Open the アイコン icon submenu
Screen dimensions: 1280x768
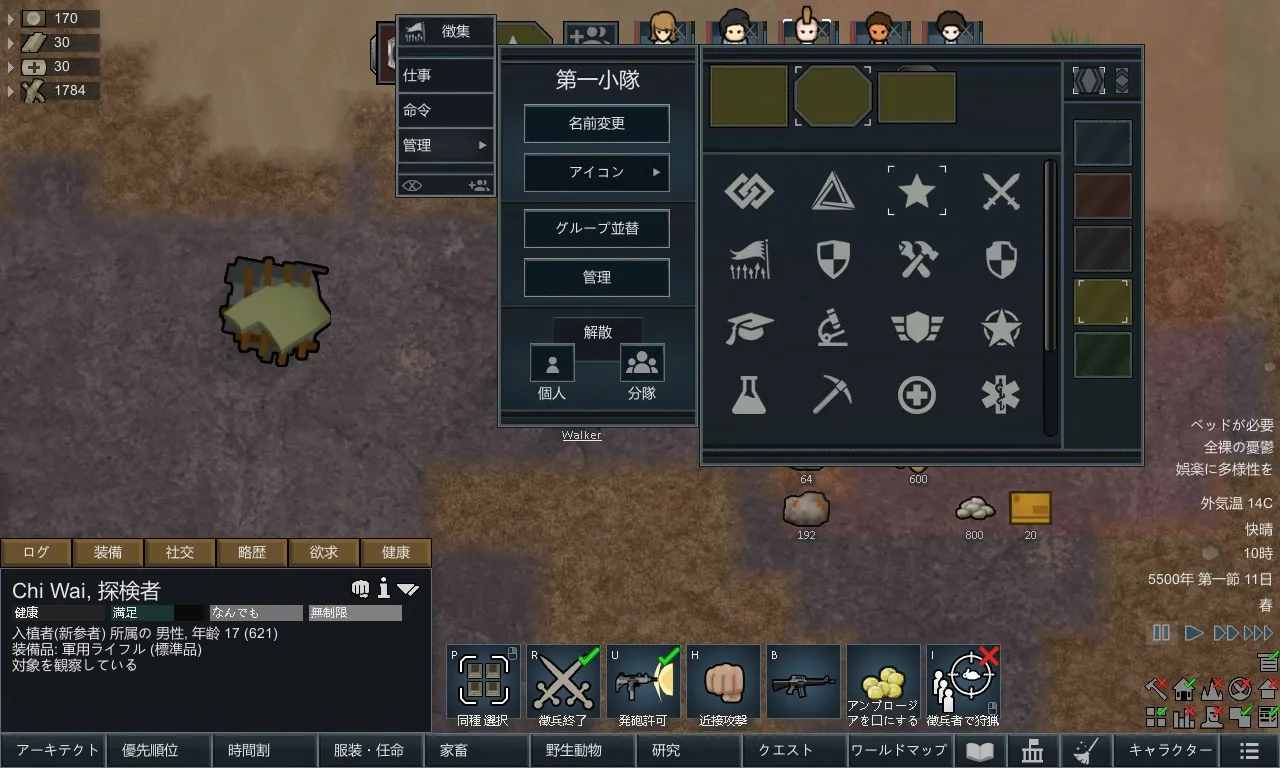(x=596, y=173)
